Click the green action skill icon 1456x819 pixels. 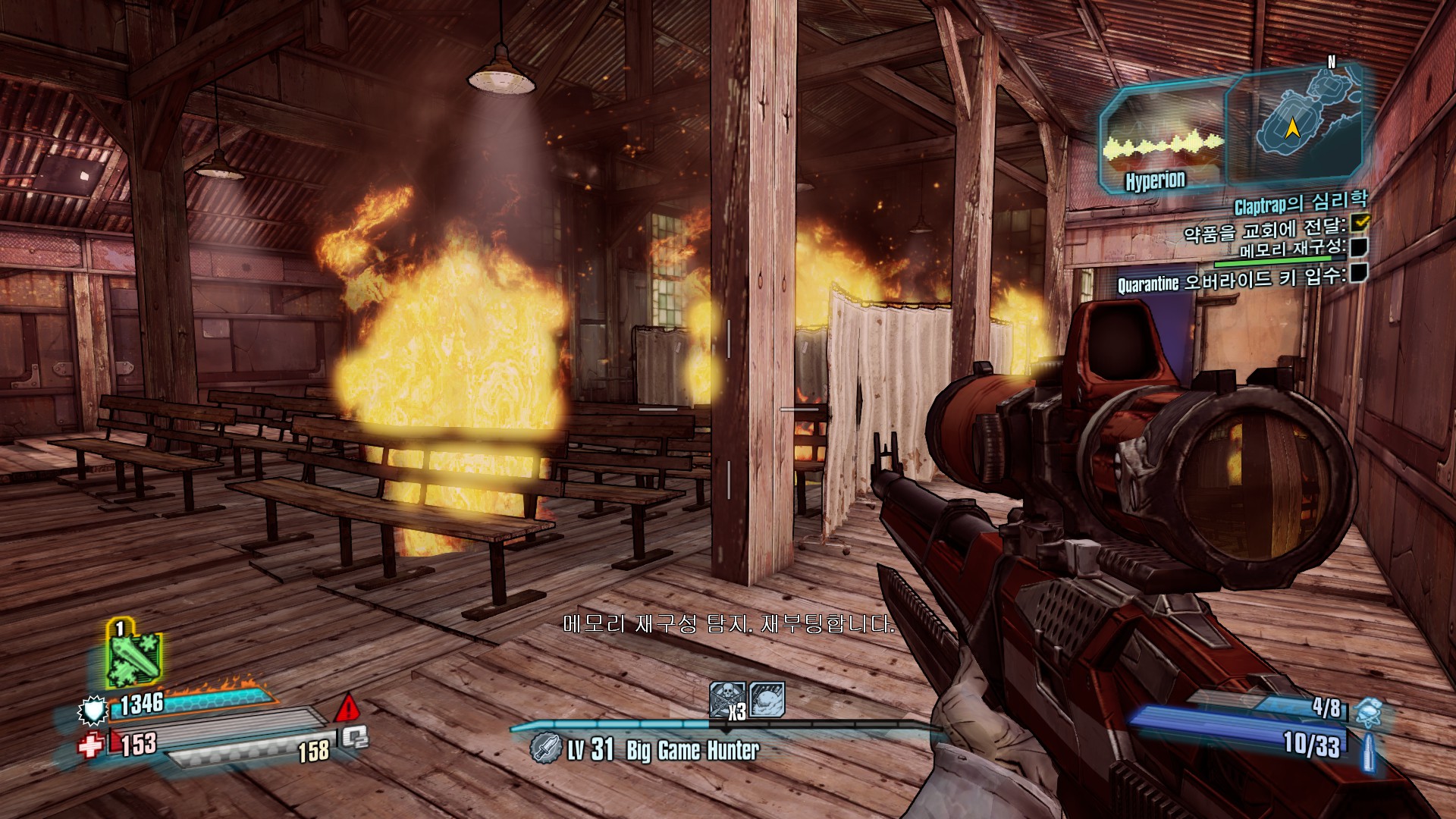coord(133,652)
